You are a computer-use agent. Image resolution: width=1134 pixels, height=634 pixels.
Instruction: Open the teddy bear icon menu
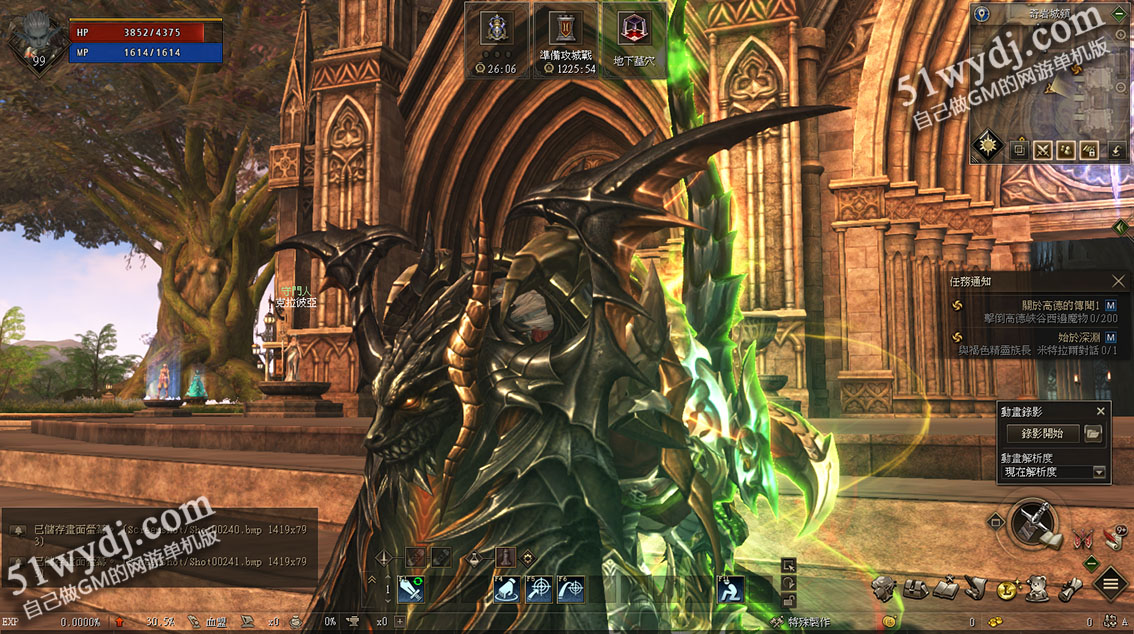(1038, 588)
